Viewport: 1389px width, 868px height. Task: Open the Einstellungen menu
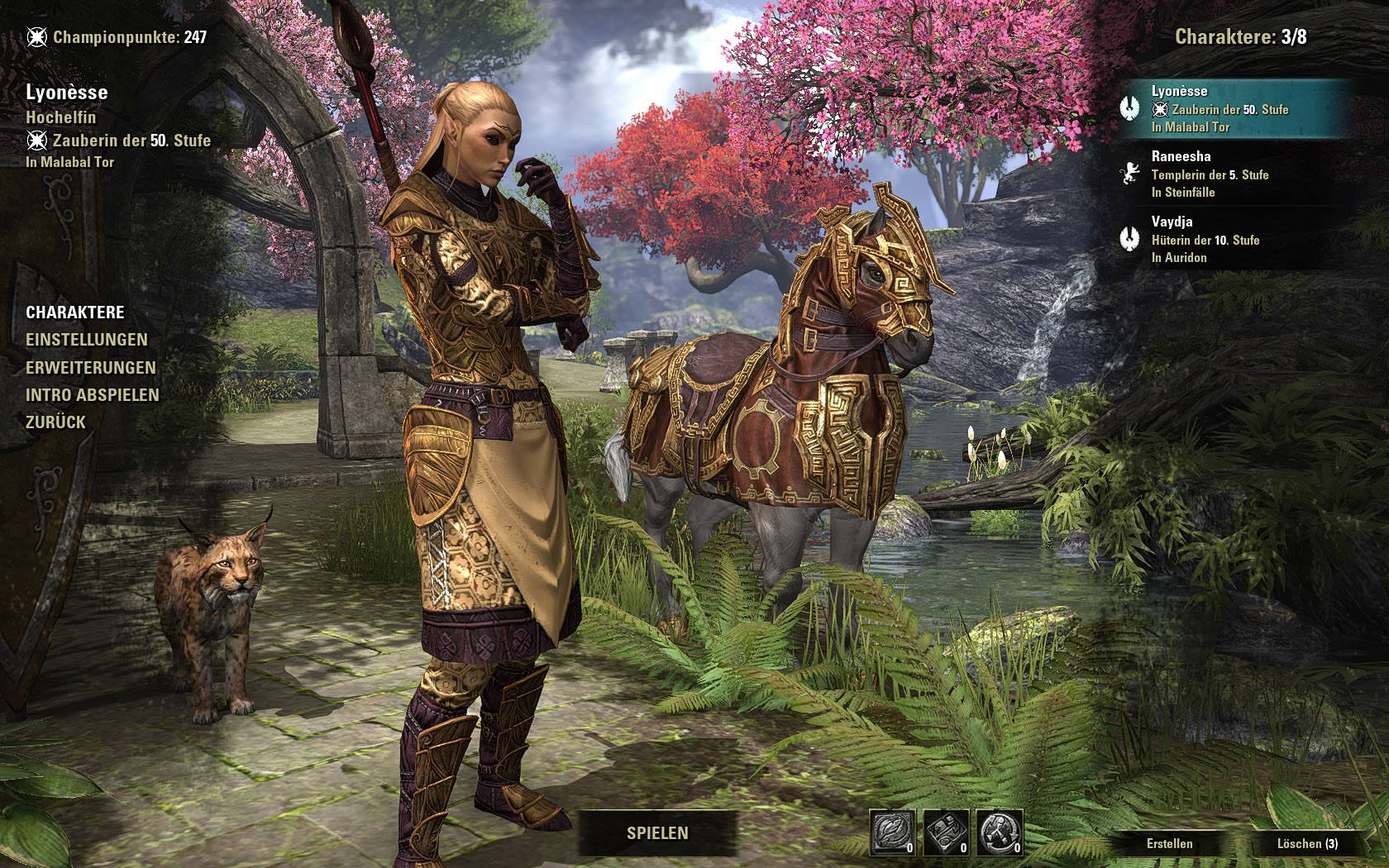[87, 340]
